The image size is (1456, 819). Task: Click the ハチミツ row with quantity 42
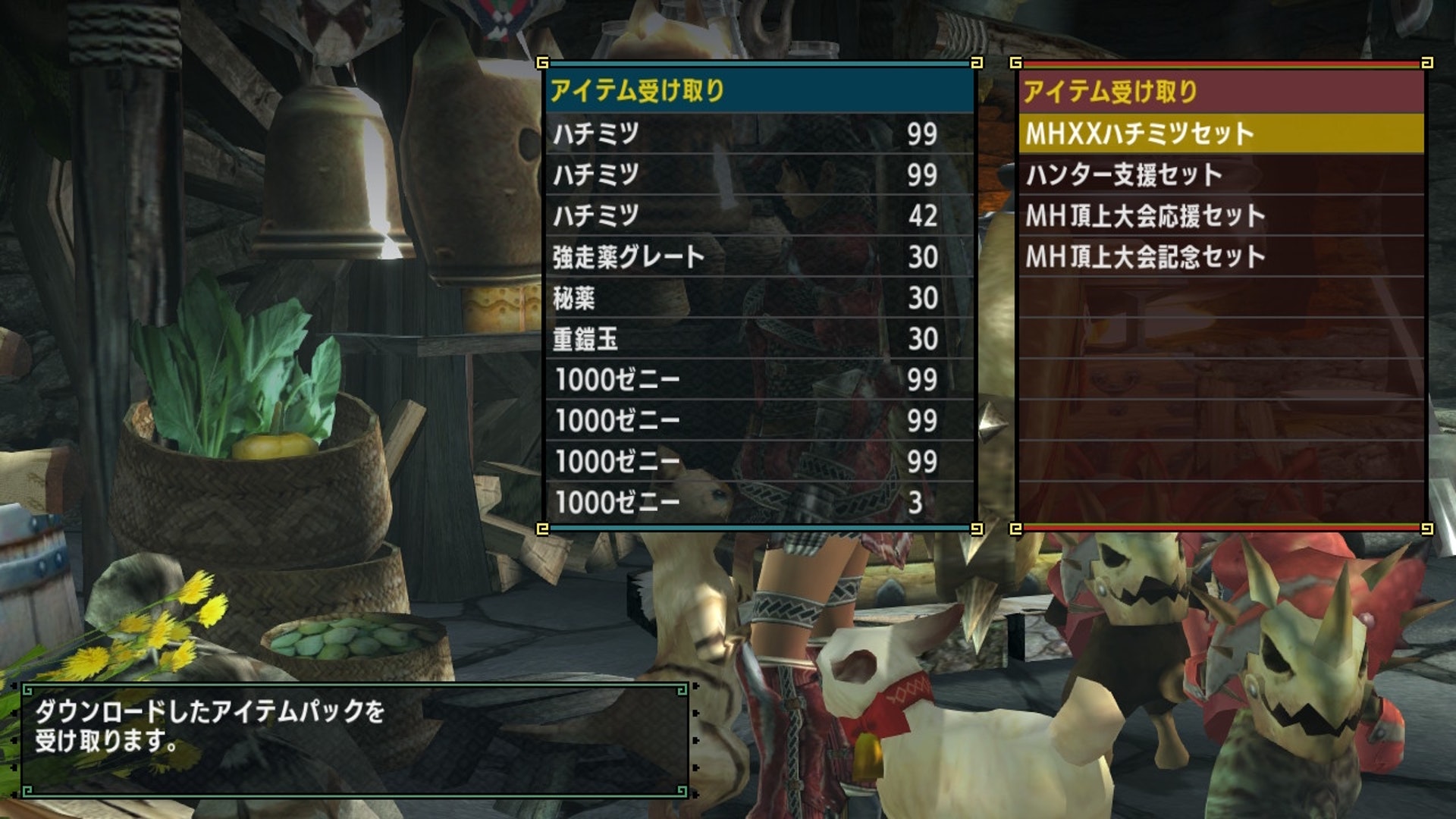coord(758,216)
